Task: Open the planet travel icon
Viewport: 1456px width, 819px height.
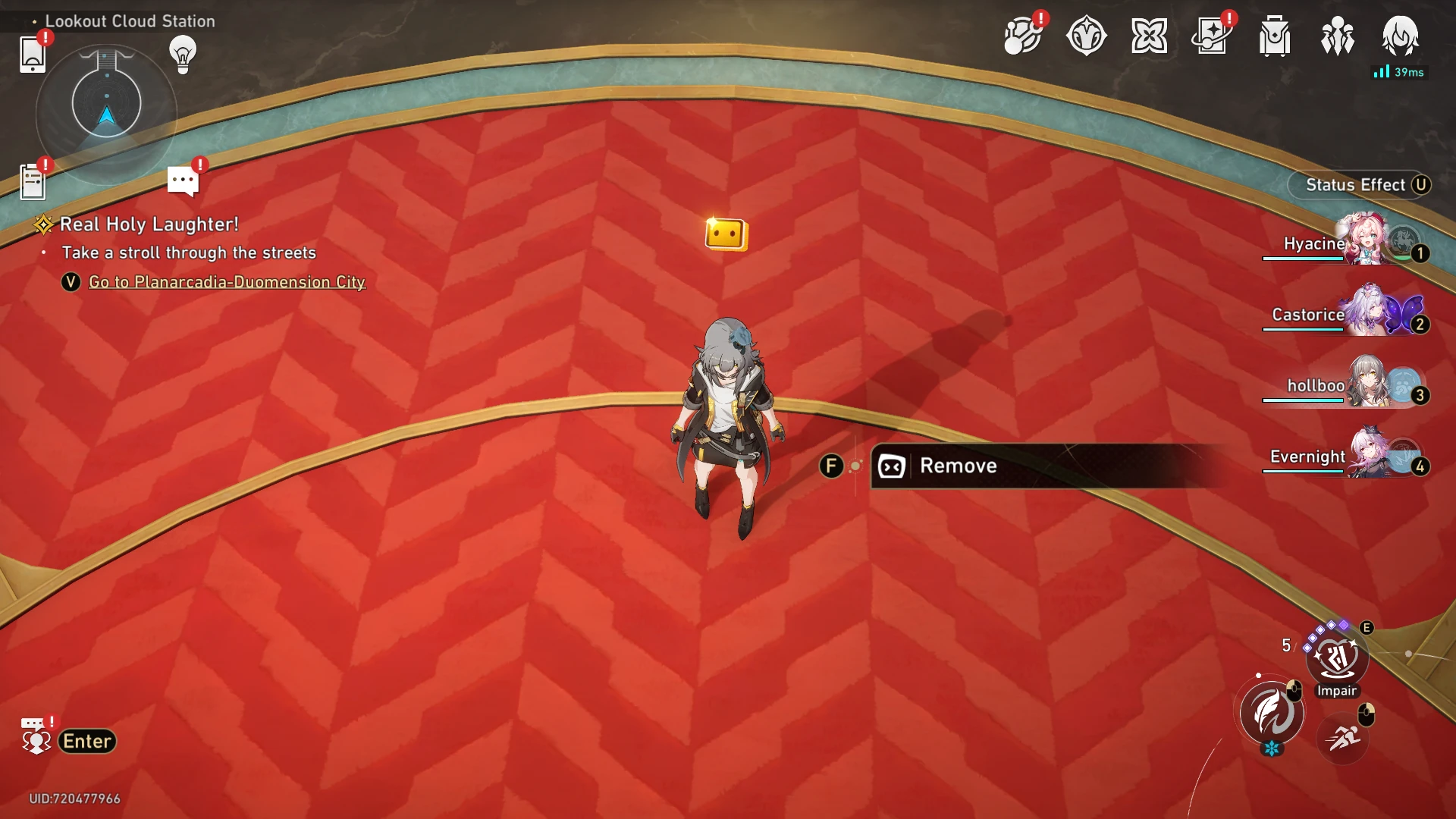Action: [1021, 36]
